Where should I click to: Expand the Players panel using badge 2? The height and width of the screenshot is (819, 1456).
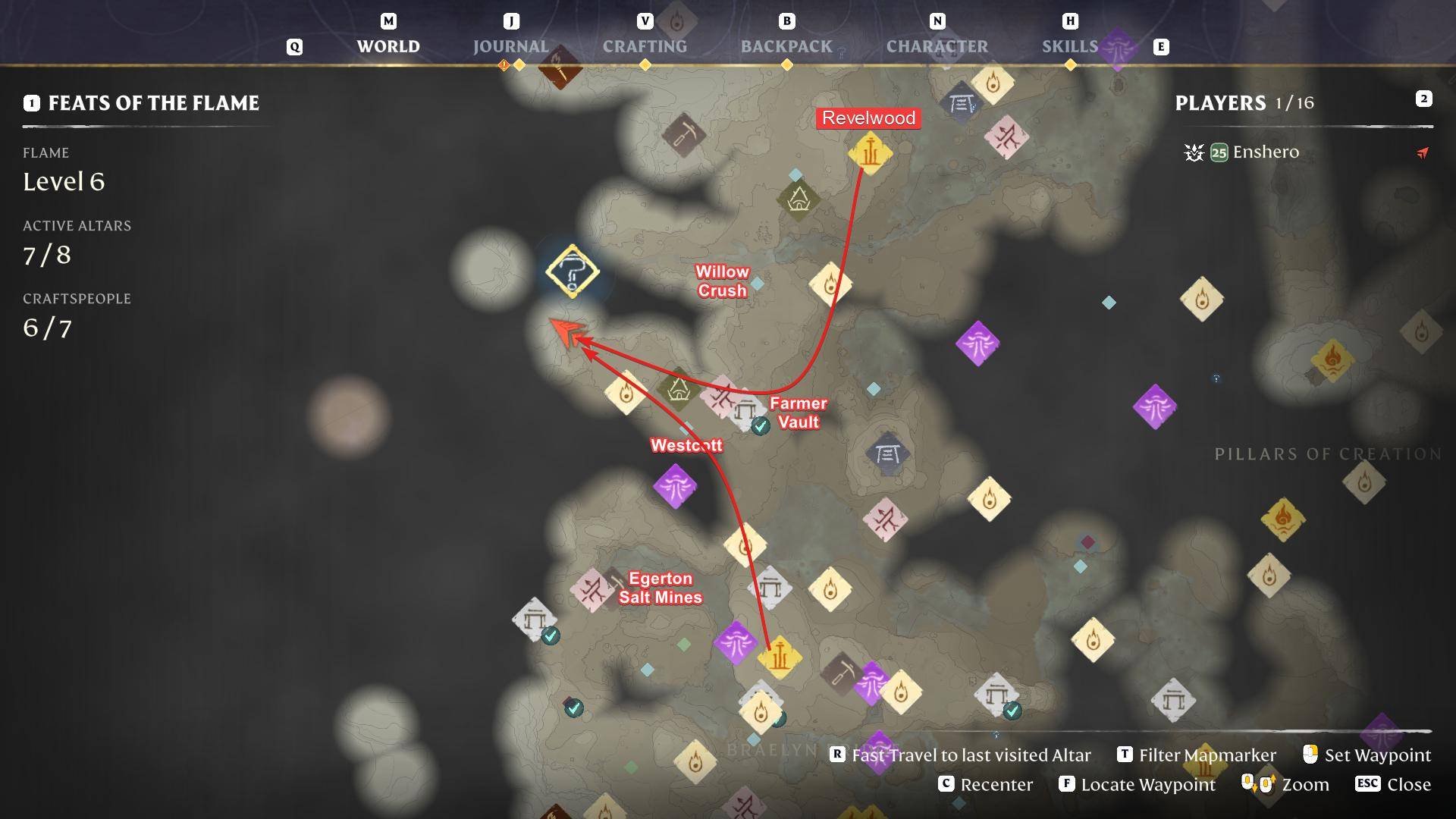point(1424,99)
